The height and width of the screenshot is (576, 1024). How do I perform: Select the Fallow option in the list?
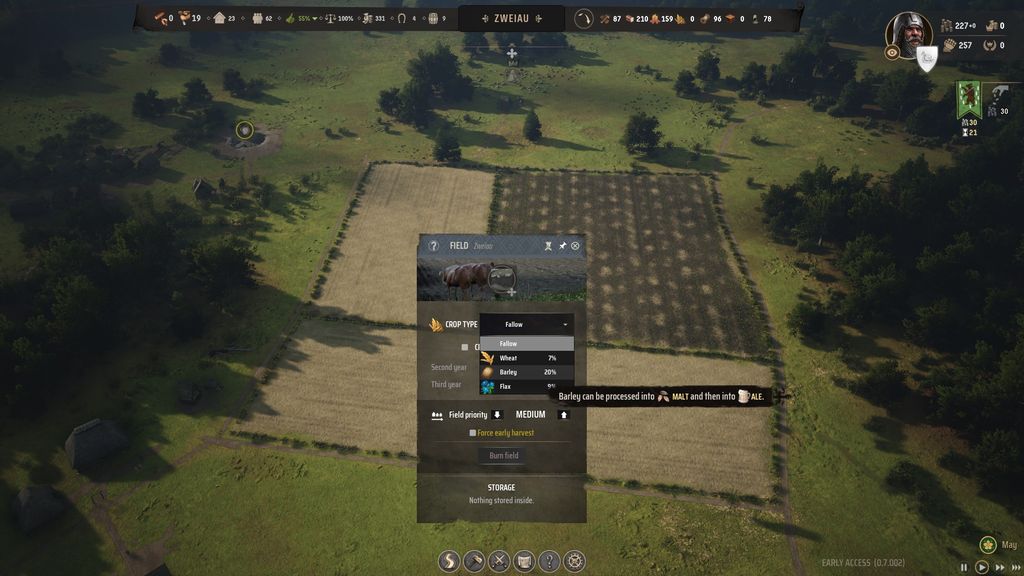526,344
